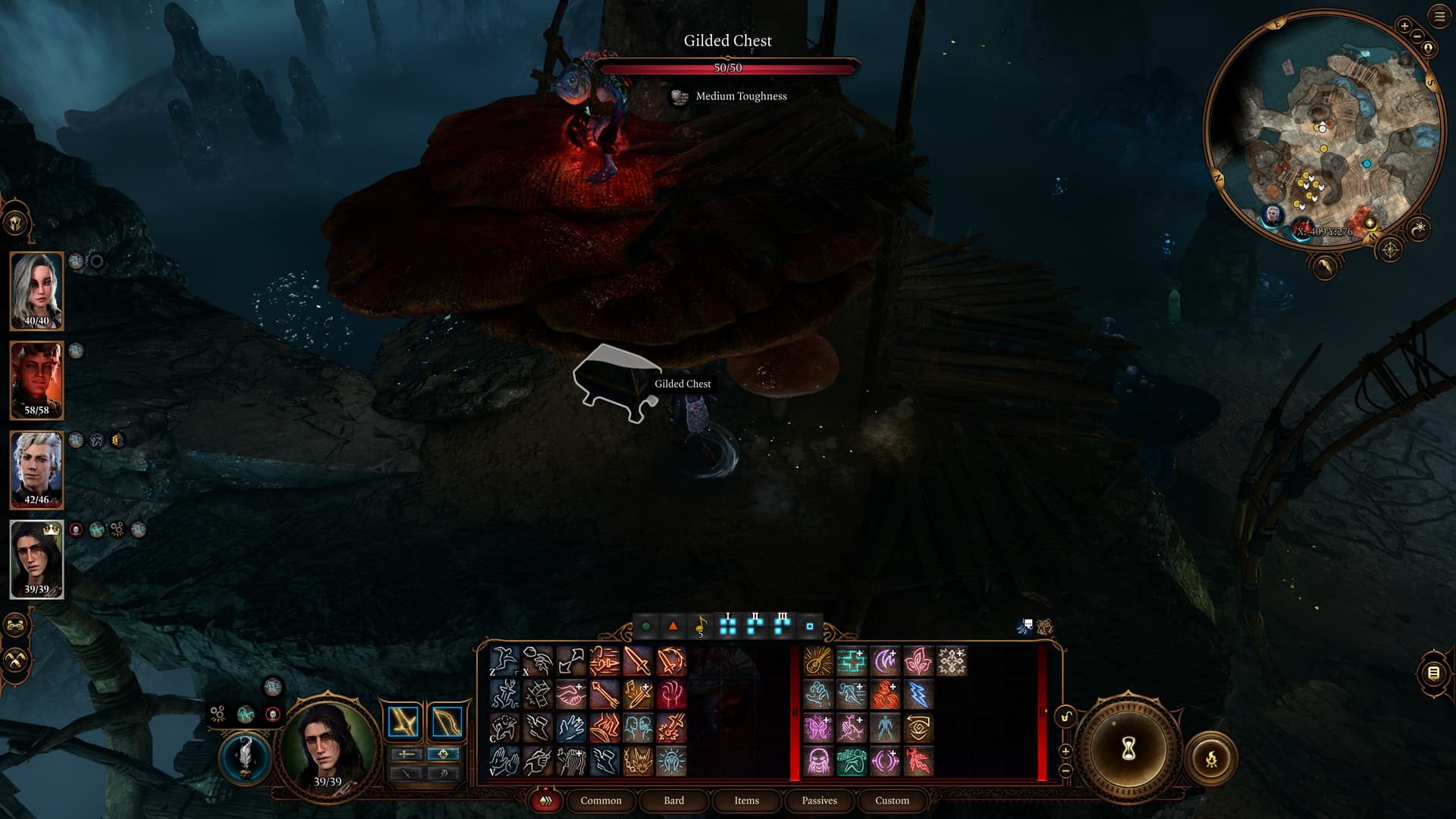Zoom out the minimap with minus button

[x=1417, y=36]
